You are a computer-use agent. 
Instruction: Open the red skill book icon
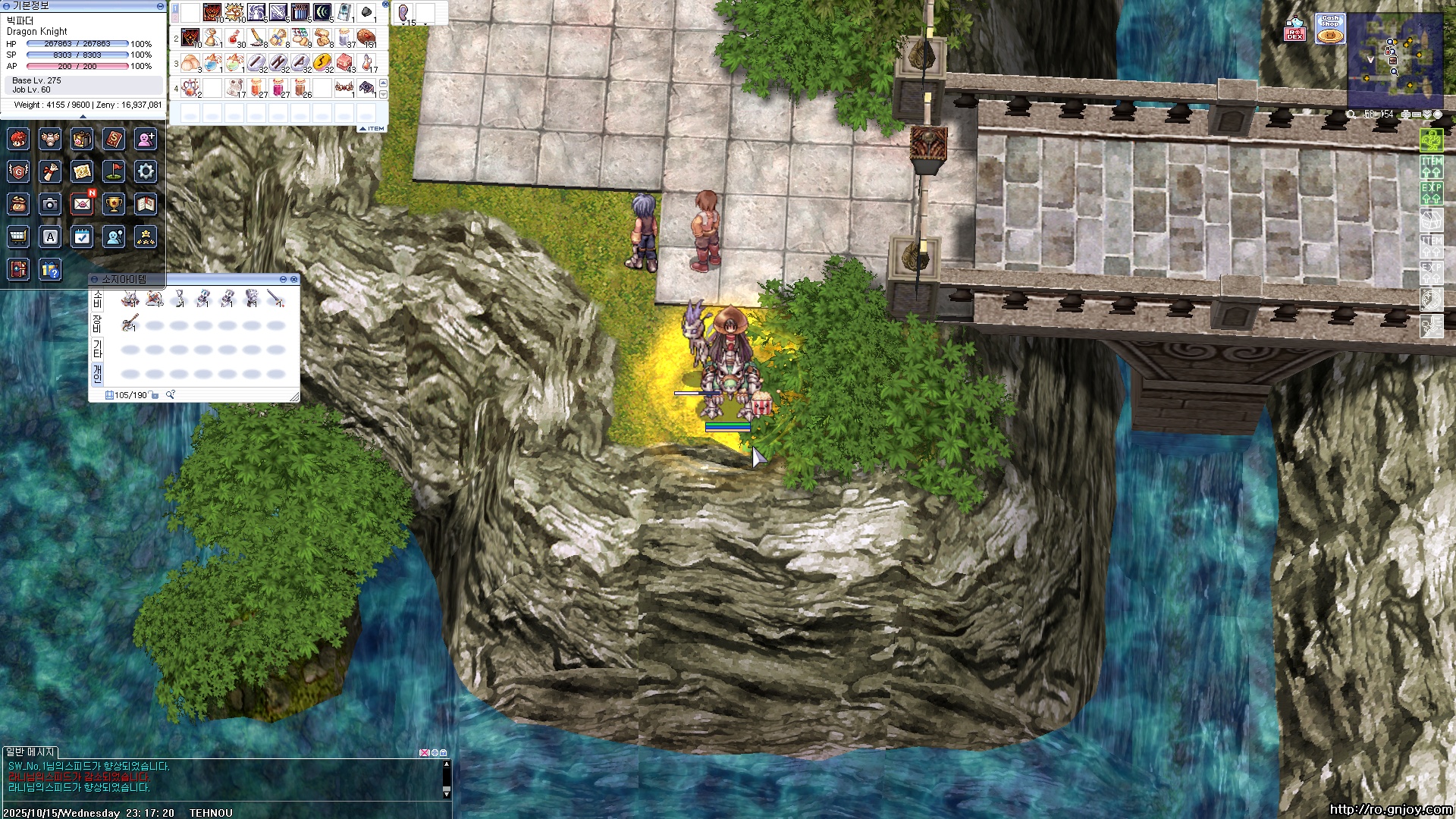click(114, 139)
